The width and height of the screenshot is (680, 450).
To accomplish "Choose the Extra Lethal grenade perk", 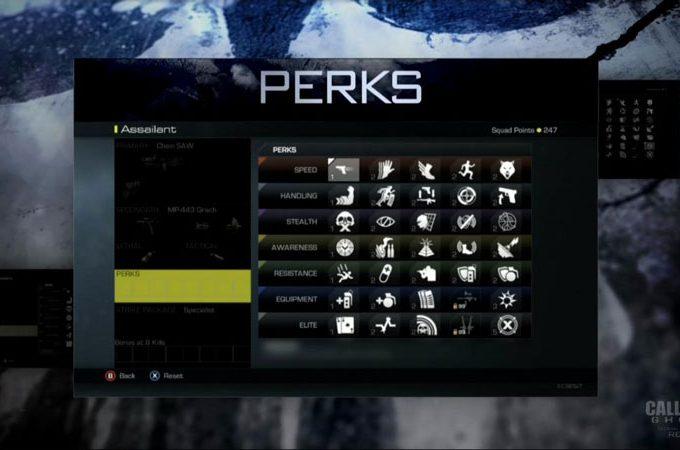I will click(383, 300).
